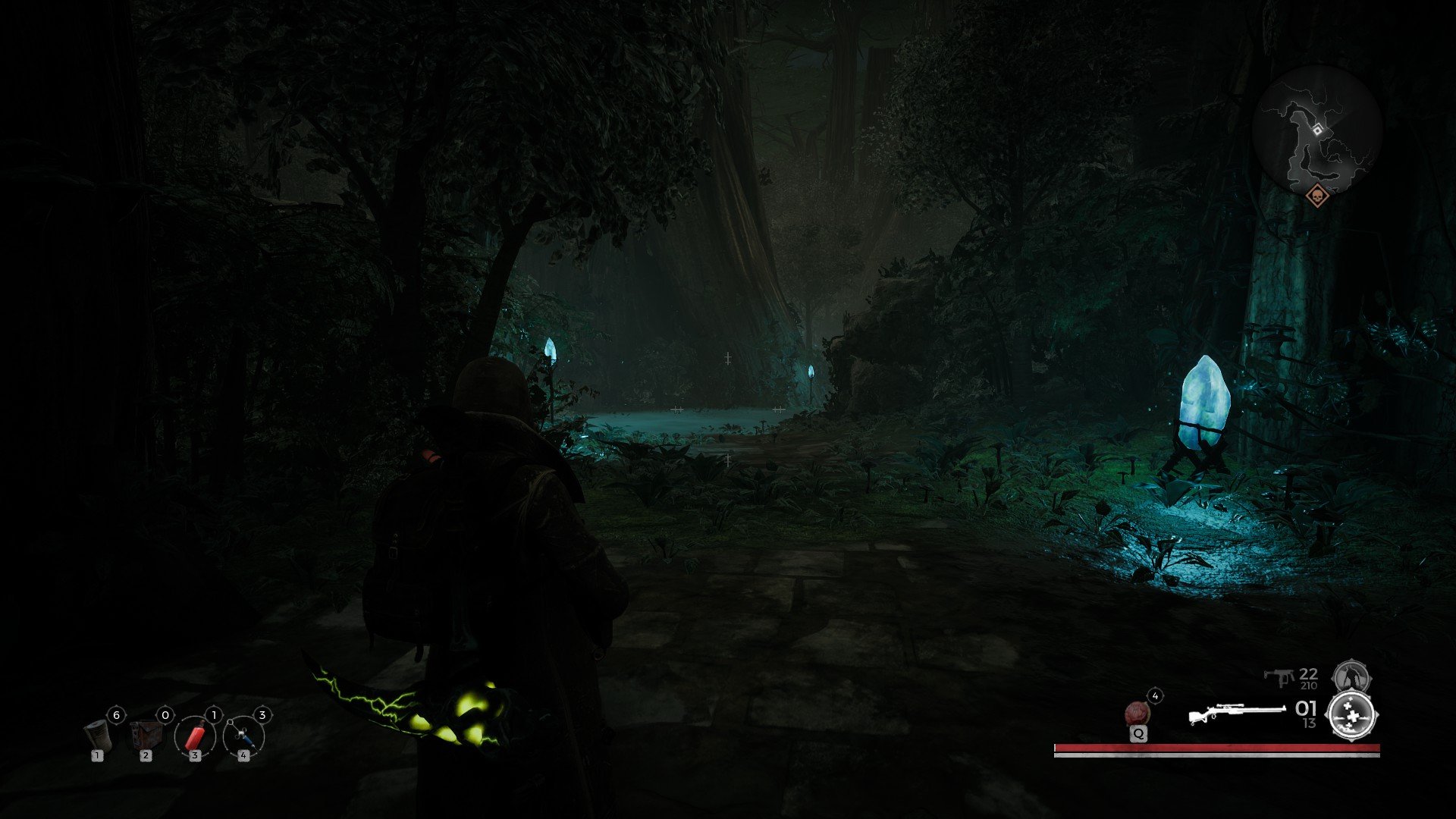Select the ammo box quick slot
1456x819 pixels.
coord(145,734)
